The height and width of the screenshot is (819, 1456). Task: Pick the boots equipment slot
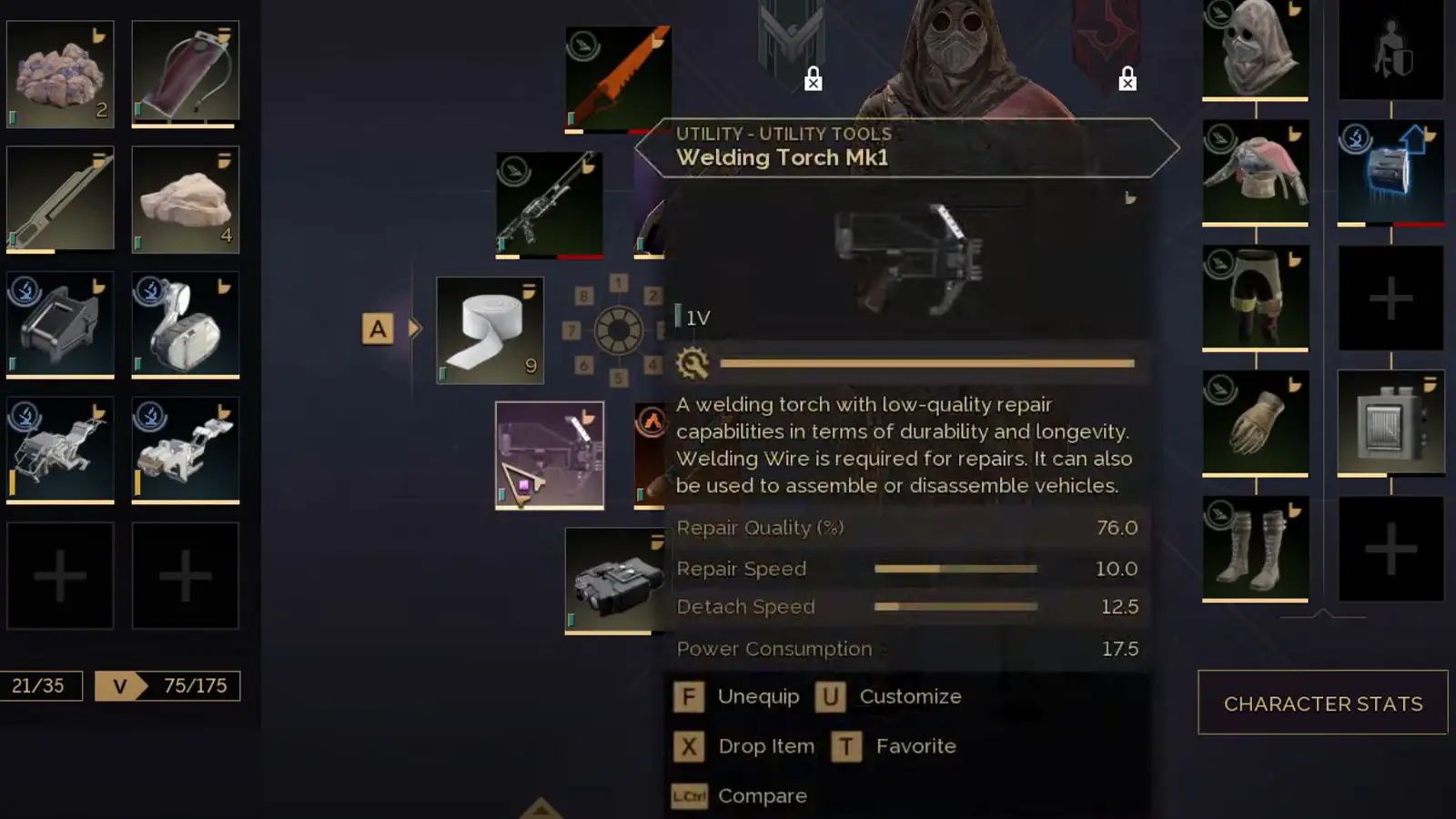tap(1255, 548)
